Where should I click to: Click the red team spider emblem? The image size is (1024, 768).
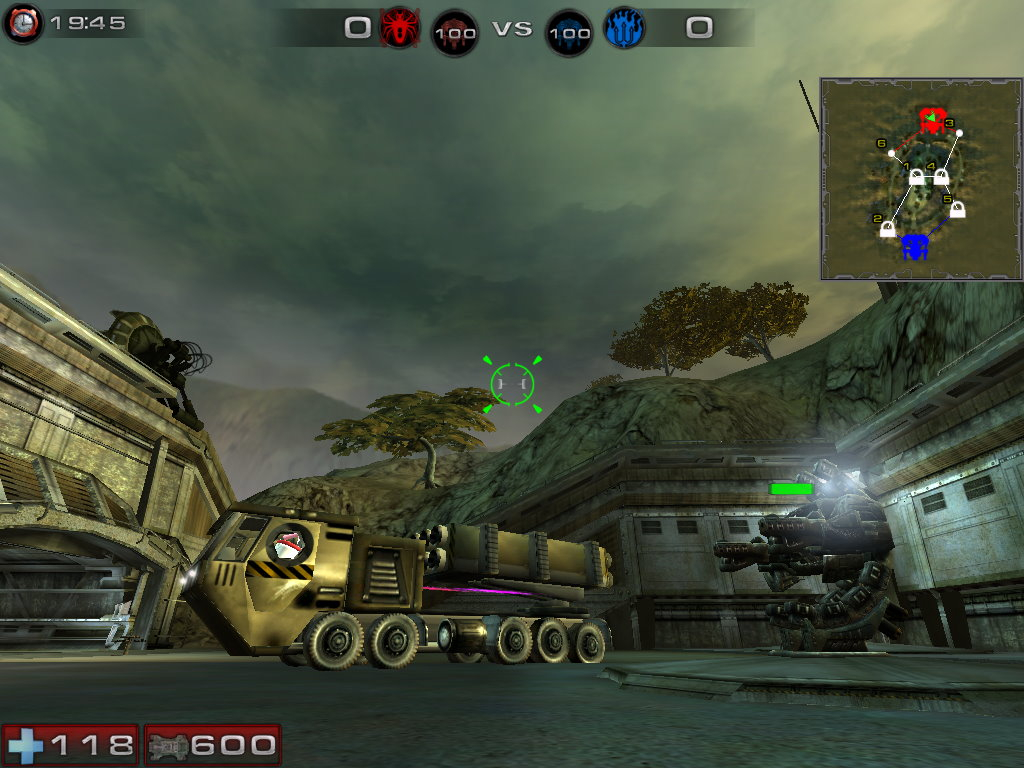point(399,27)
